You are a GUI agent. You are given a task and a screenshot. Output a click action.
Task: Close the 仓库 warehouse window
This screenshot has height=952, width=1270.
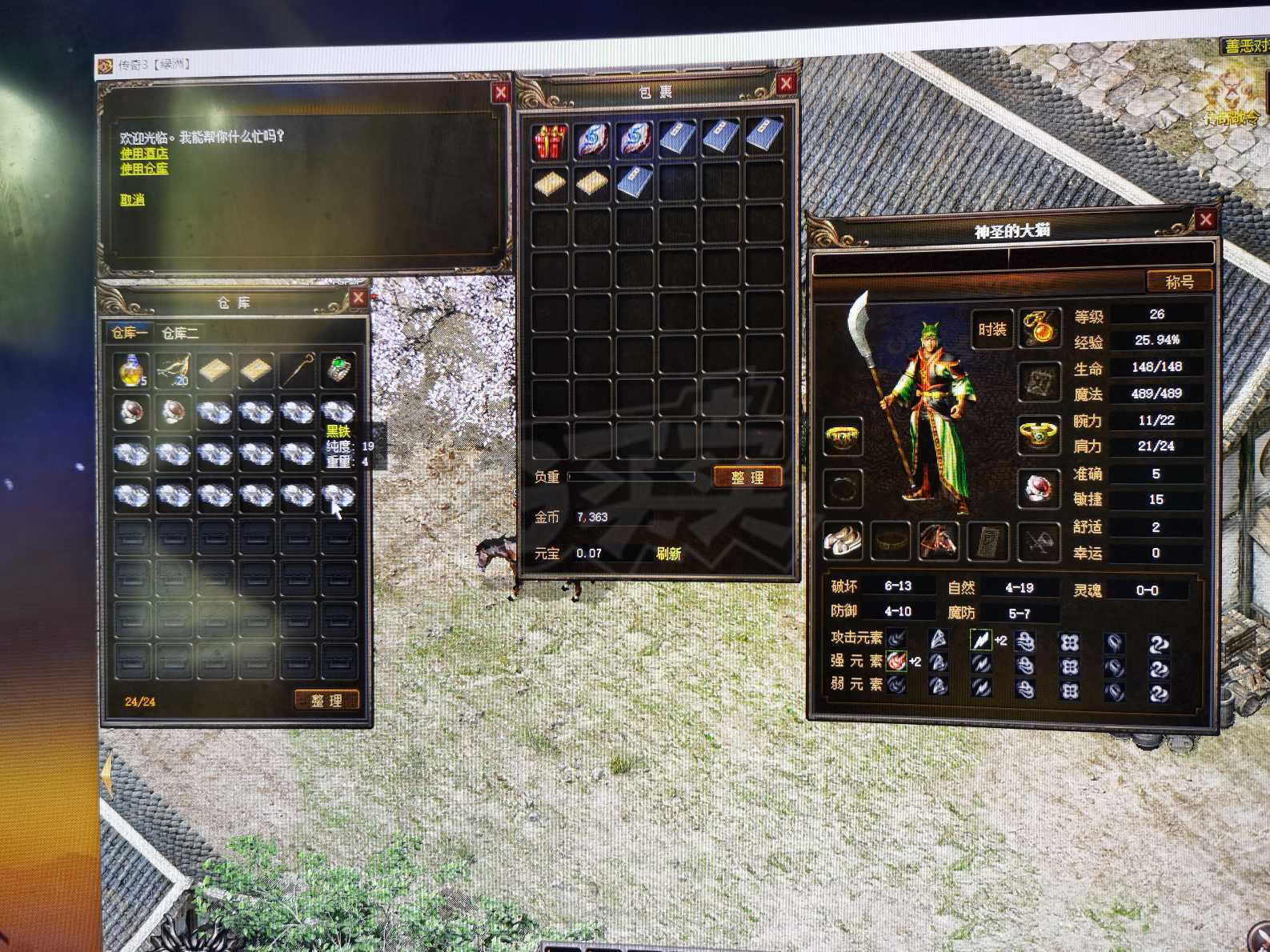point(358,298)
